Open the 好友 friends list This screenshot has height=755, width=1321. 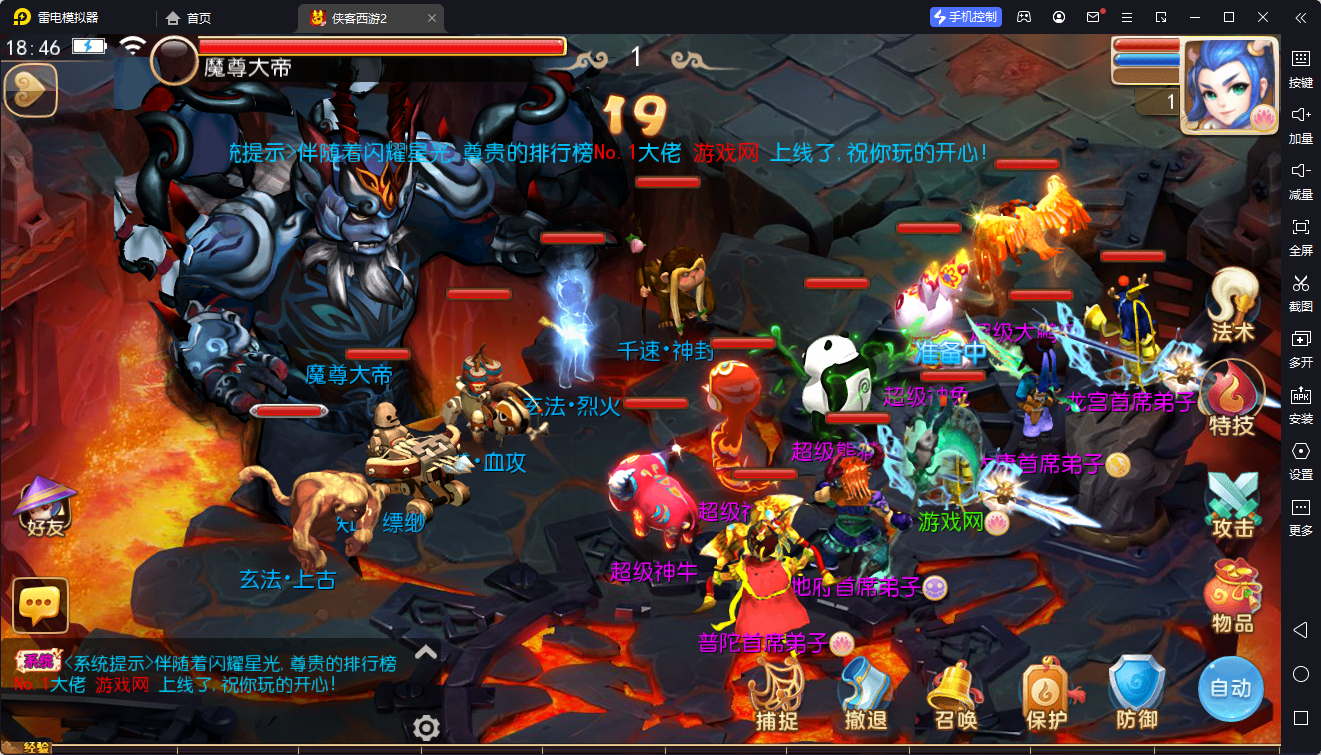point(45,505)
